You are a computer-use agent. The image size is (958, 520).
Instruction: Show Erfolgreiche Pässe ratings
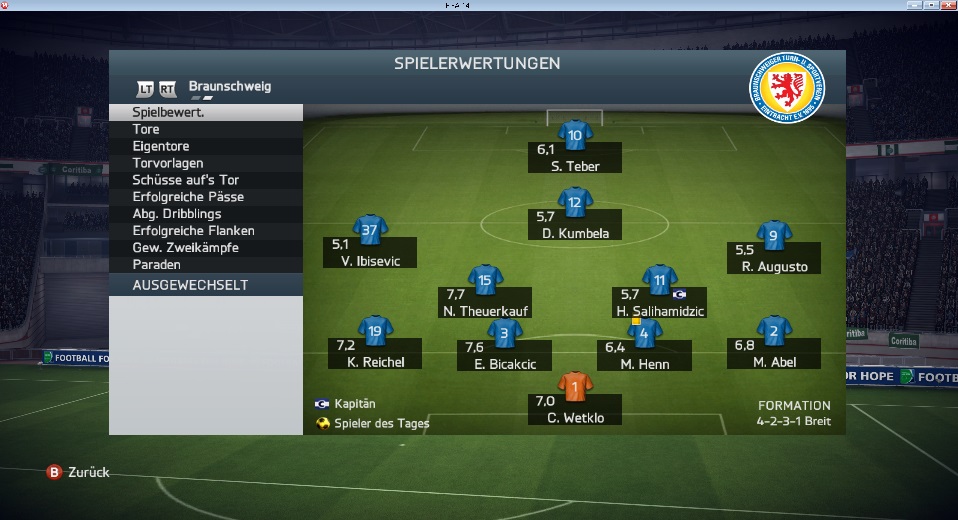pyautogui.click(x=205, y=197)
